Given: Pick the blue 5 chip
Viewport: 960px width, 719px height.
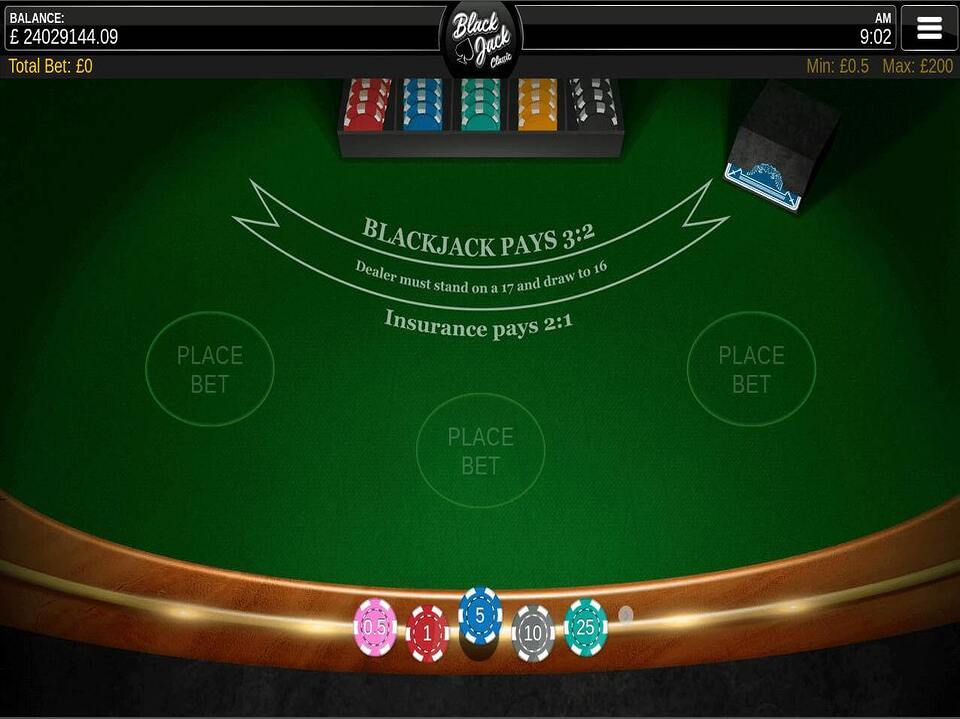Looking at the screenshot, I should [480, 615].
